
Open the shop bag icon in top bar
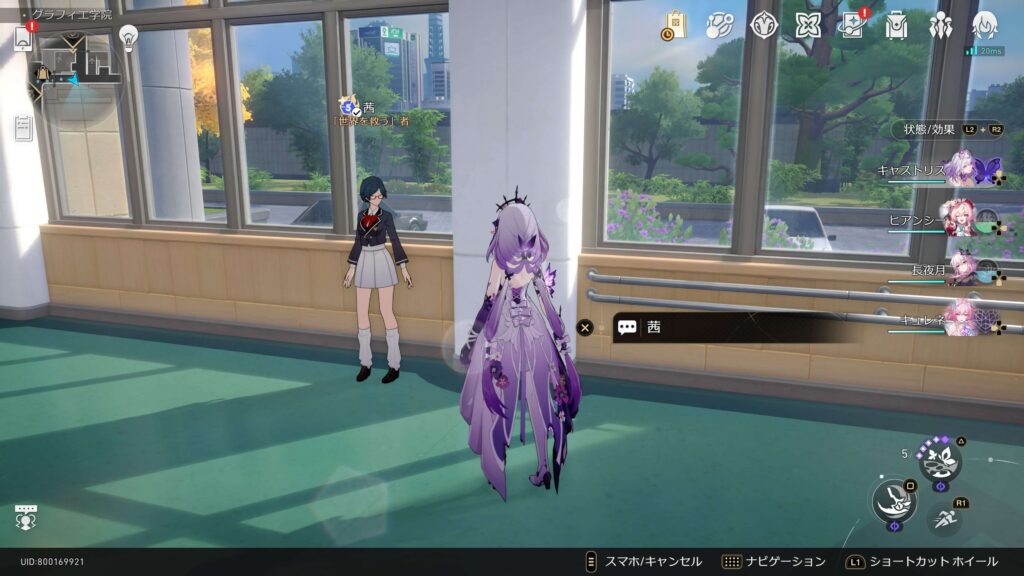pyautogui.click(x=676, y=25)
